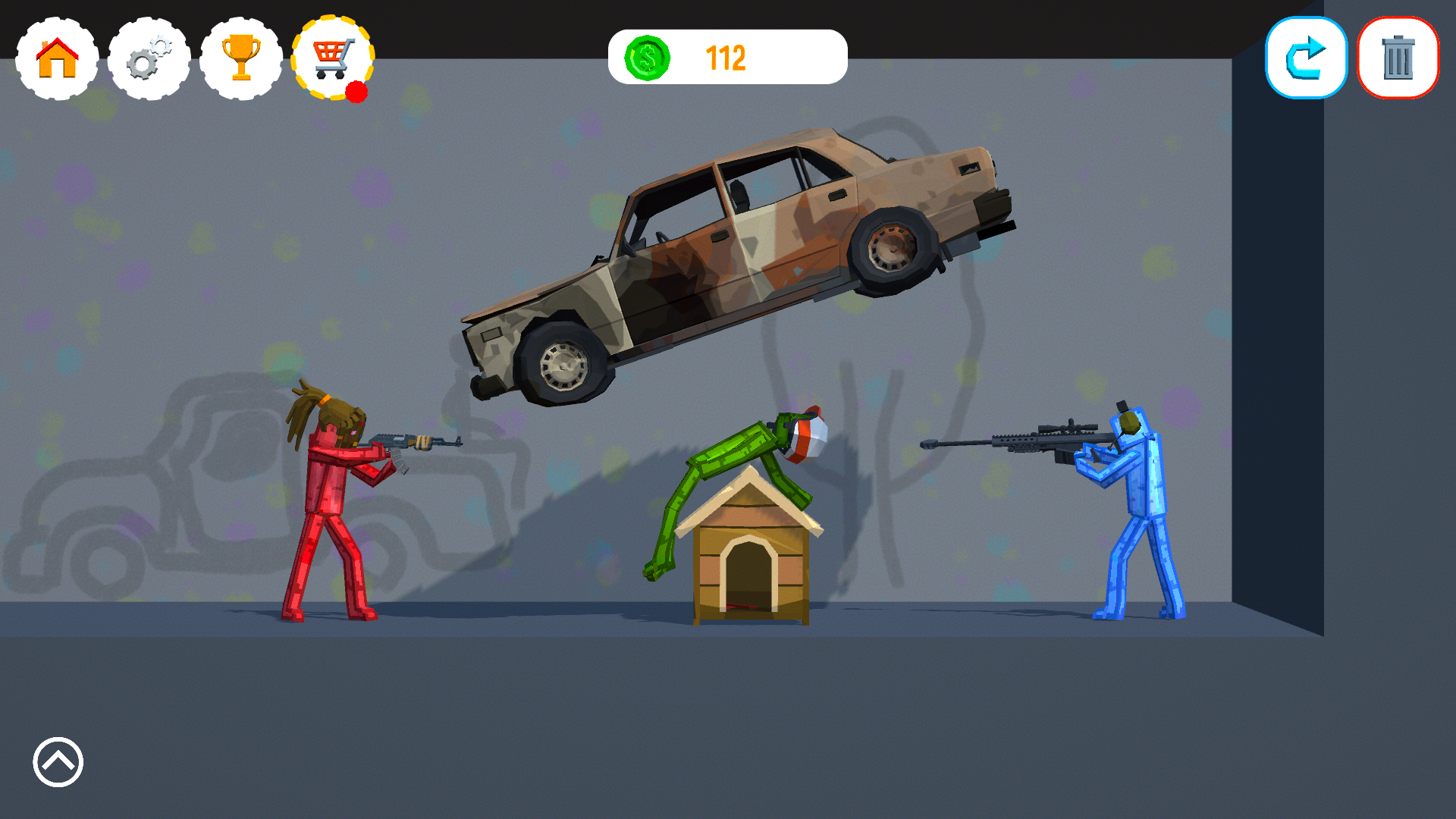Viewport: 1456px width, 819px height.
Task: Expand the bottom spawn menu arrow
Action: [57, 762]
